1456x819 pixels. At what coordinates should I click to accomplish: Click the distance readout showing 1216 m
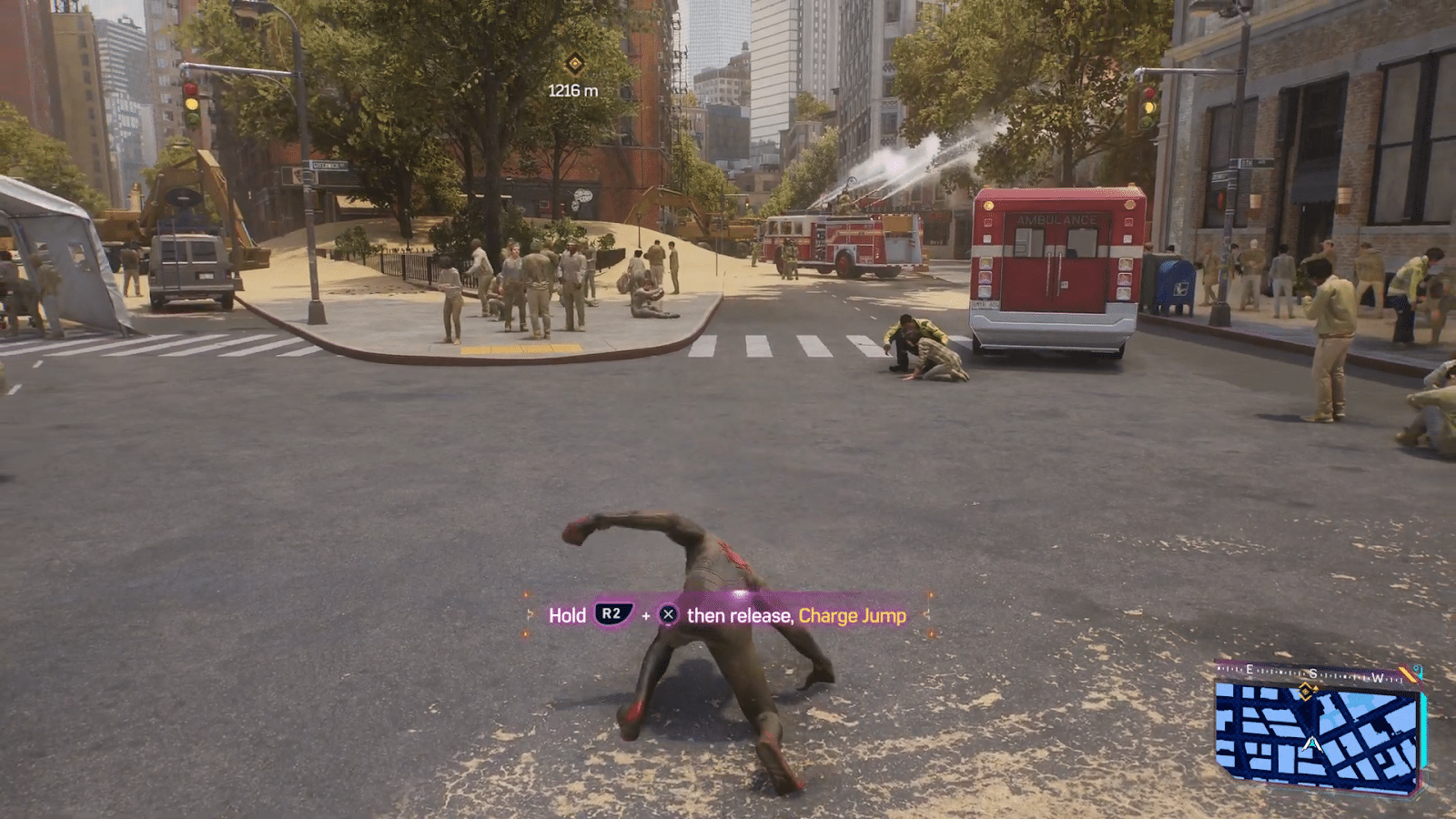(x=572, y=90)
